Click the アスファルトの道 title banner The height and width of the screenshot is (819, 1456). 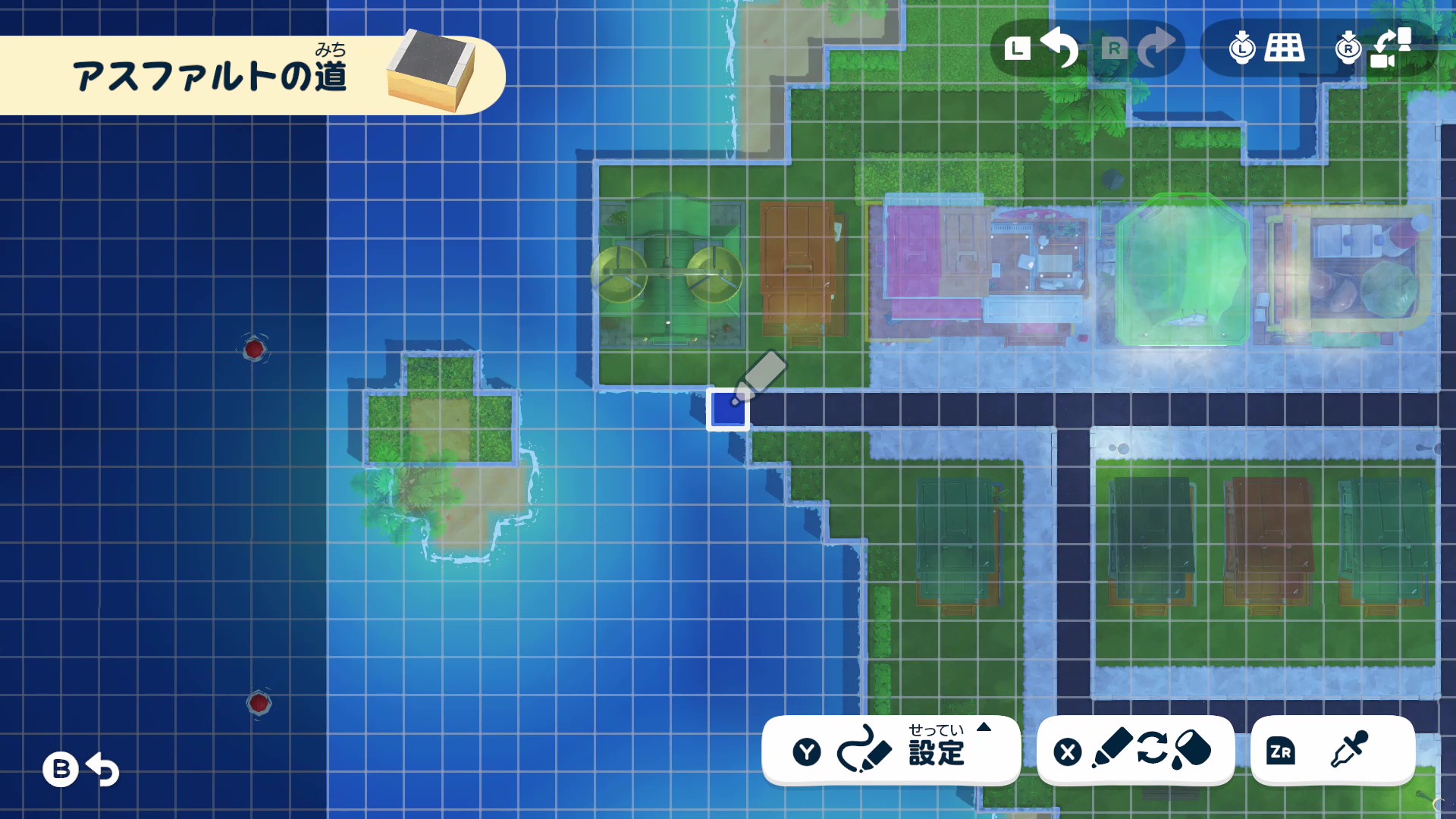[x=212, y=74]
